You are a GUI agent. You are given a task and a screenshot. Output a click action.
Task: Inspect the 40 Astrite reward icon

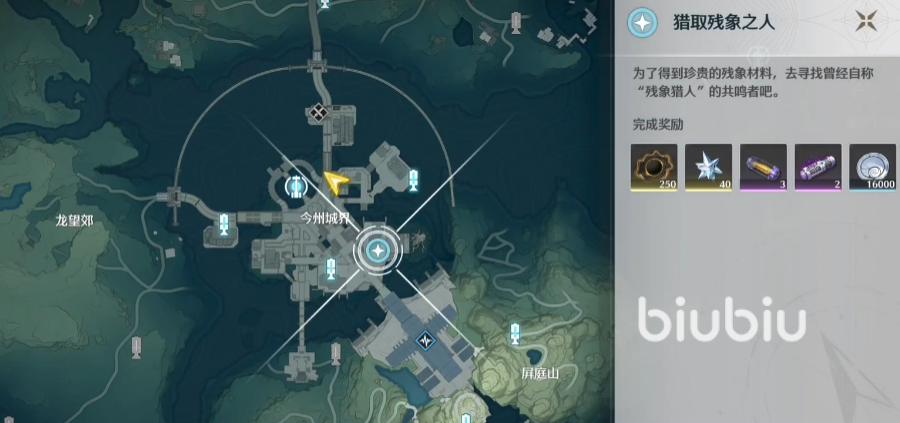708,167
